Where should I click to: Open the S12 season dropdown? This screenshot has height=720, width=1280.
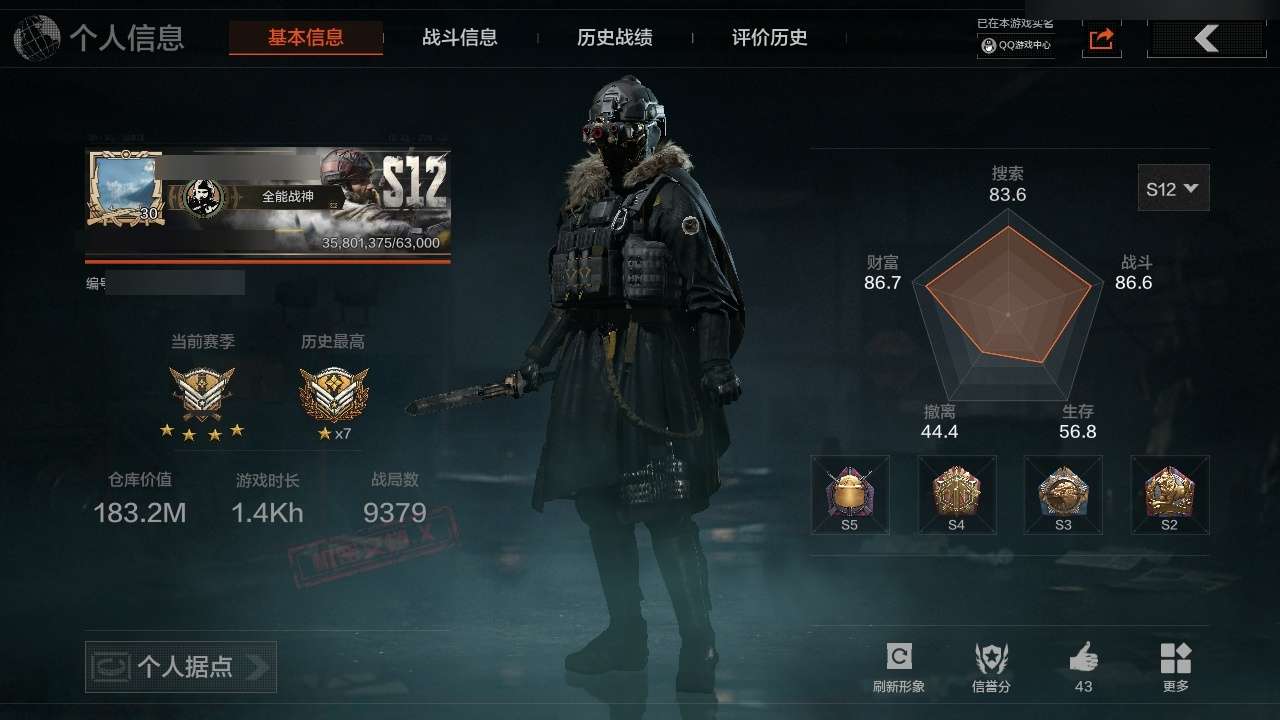point(1173,188)
